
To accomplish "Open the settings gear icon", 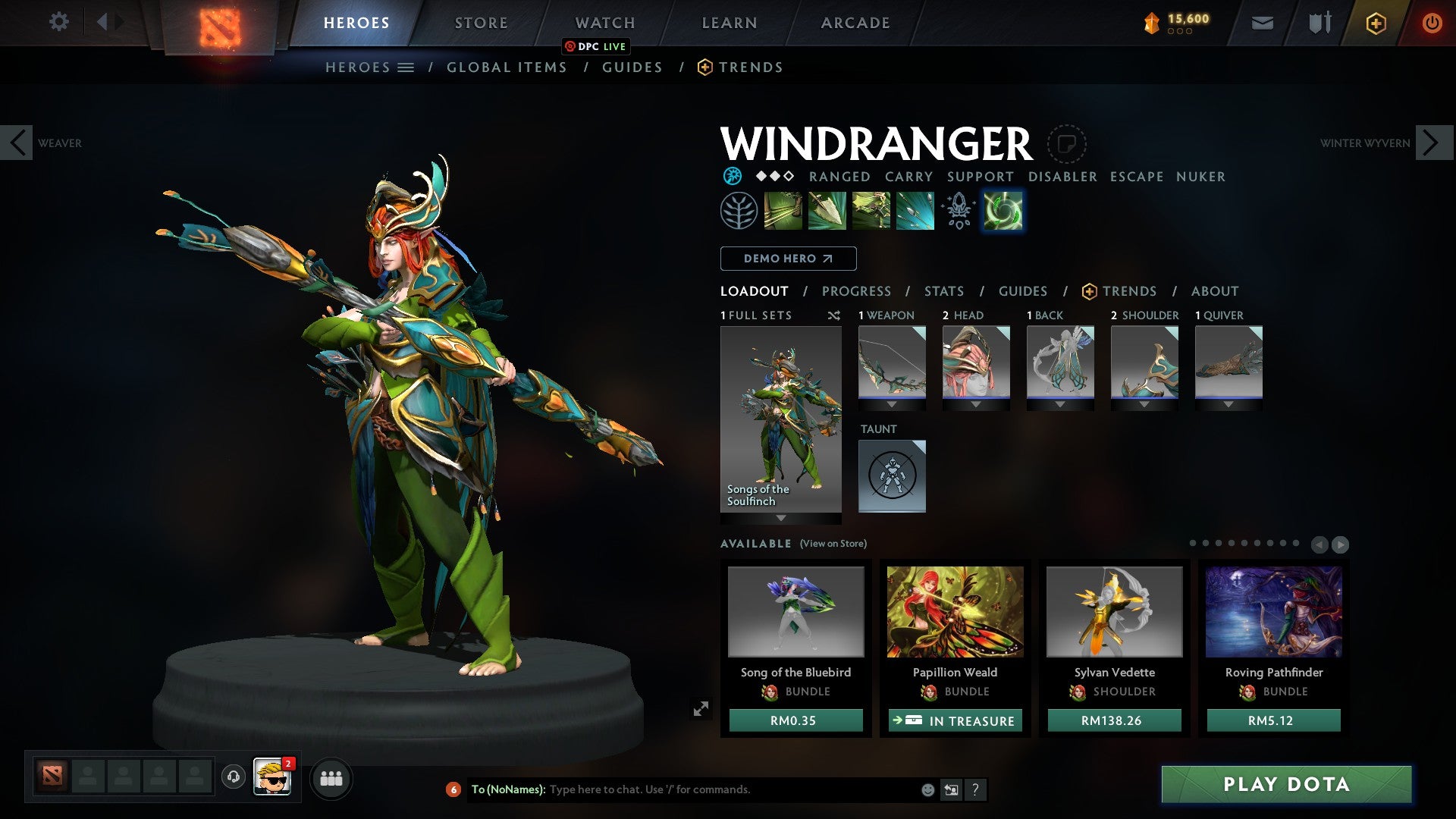I will point(58,22).
